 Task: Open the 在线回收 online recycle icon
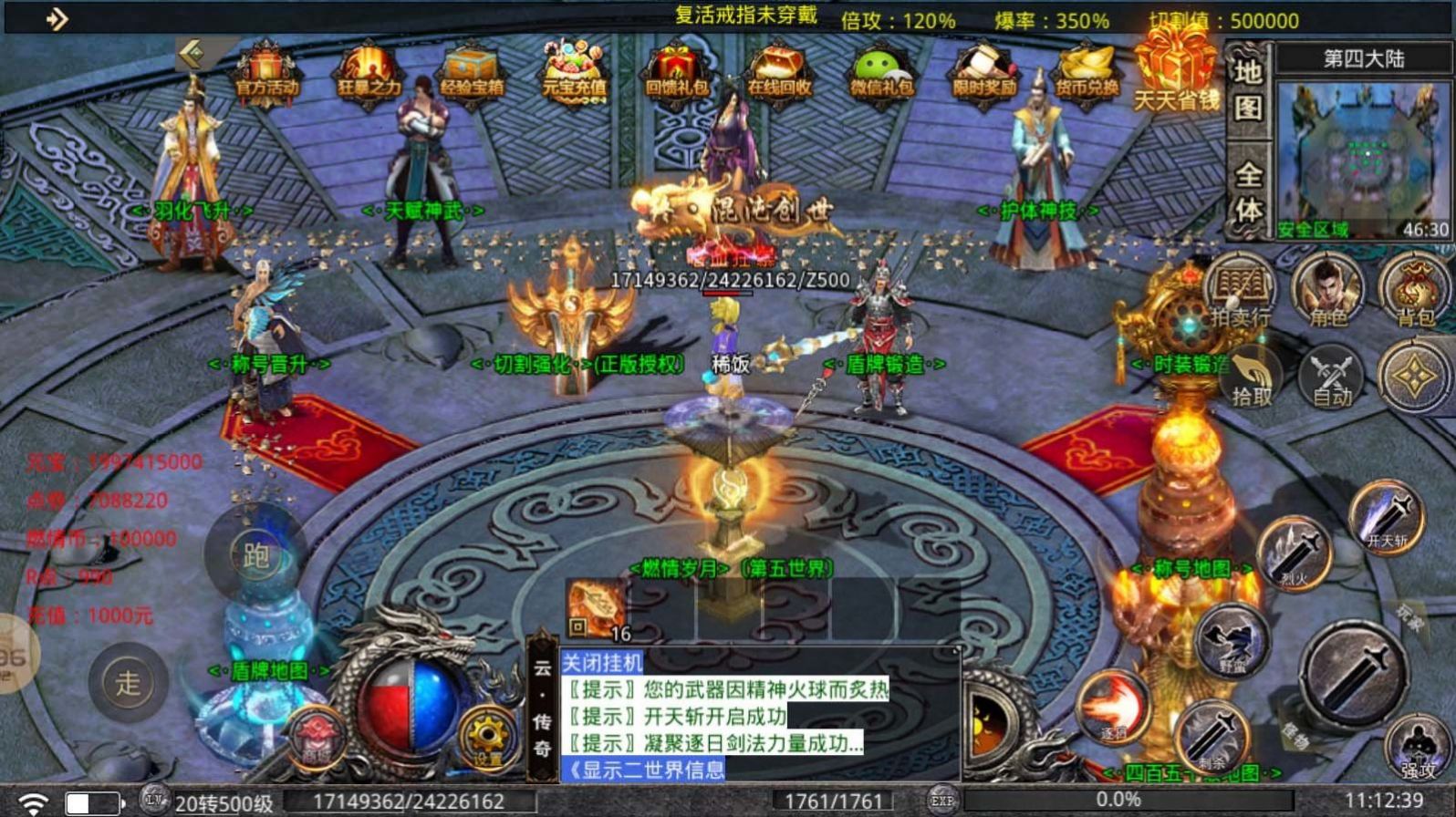point(778,71)
